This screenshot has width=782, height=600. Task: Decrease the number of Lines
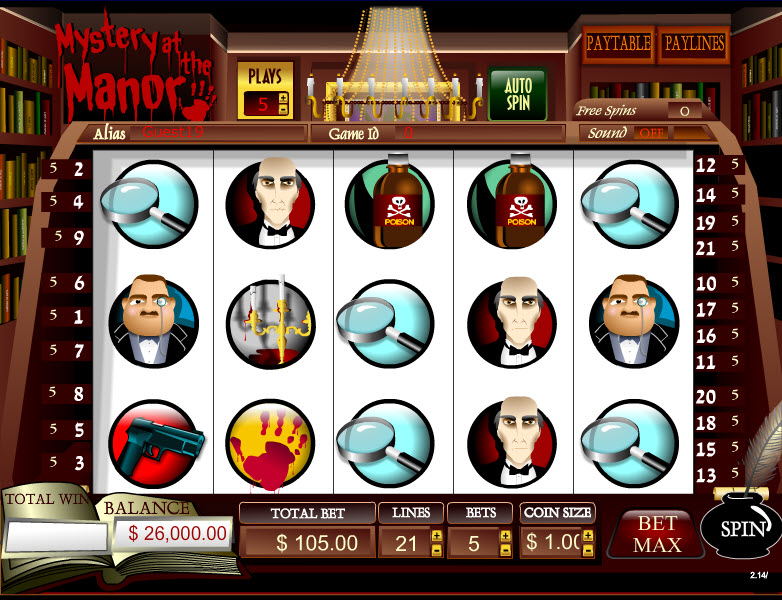[x=436, y=550]
